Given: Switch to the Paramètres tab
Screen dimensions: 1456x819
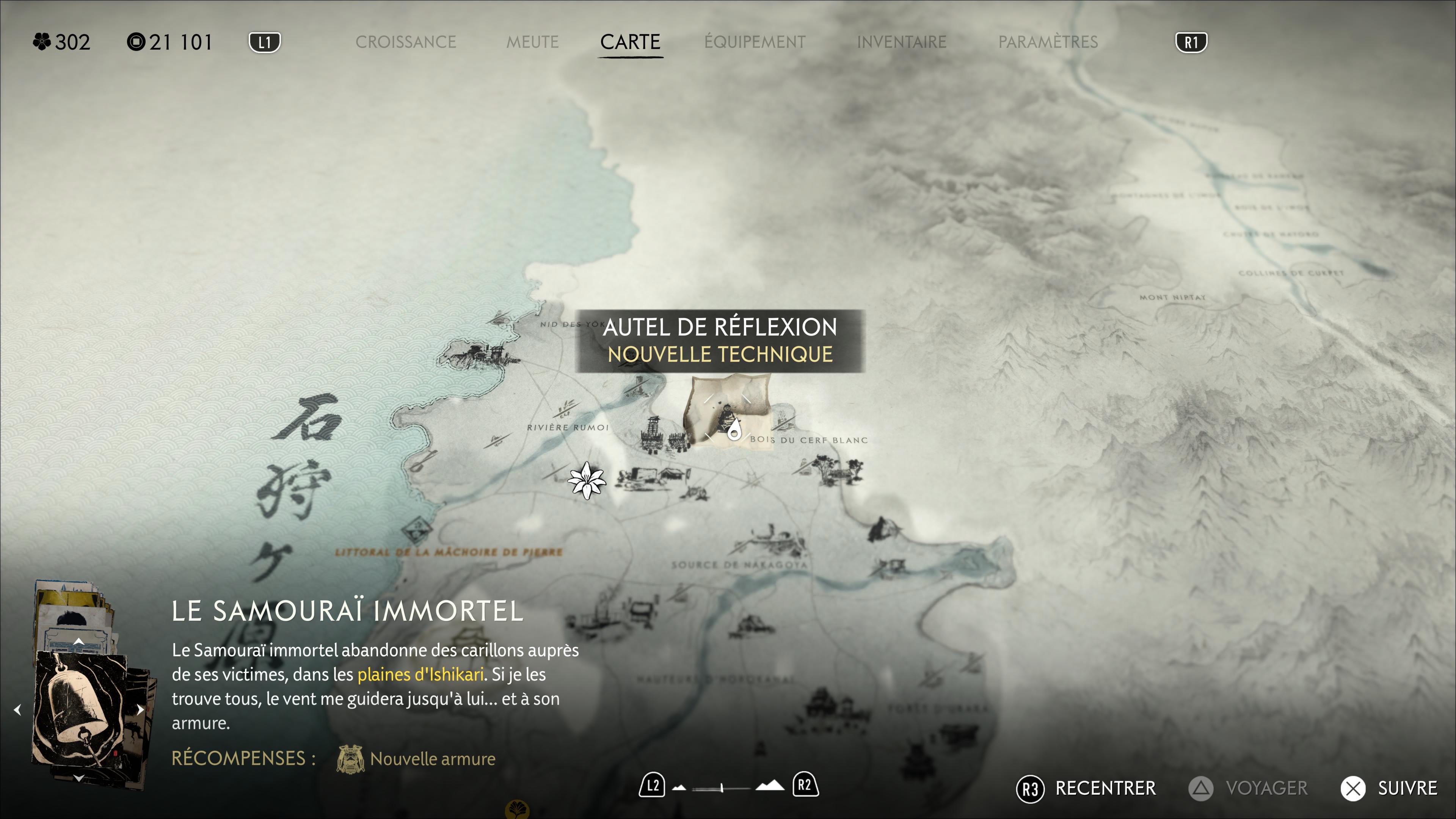Looking at the screenshot, I should point(1047,42).
